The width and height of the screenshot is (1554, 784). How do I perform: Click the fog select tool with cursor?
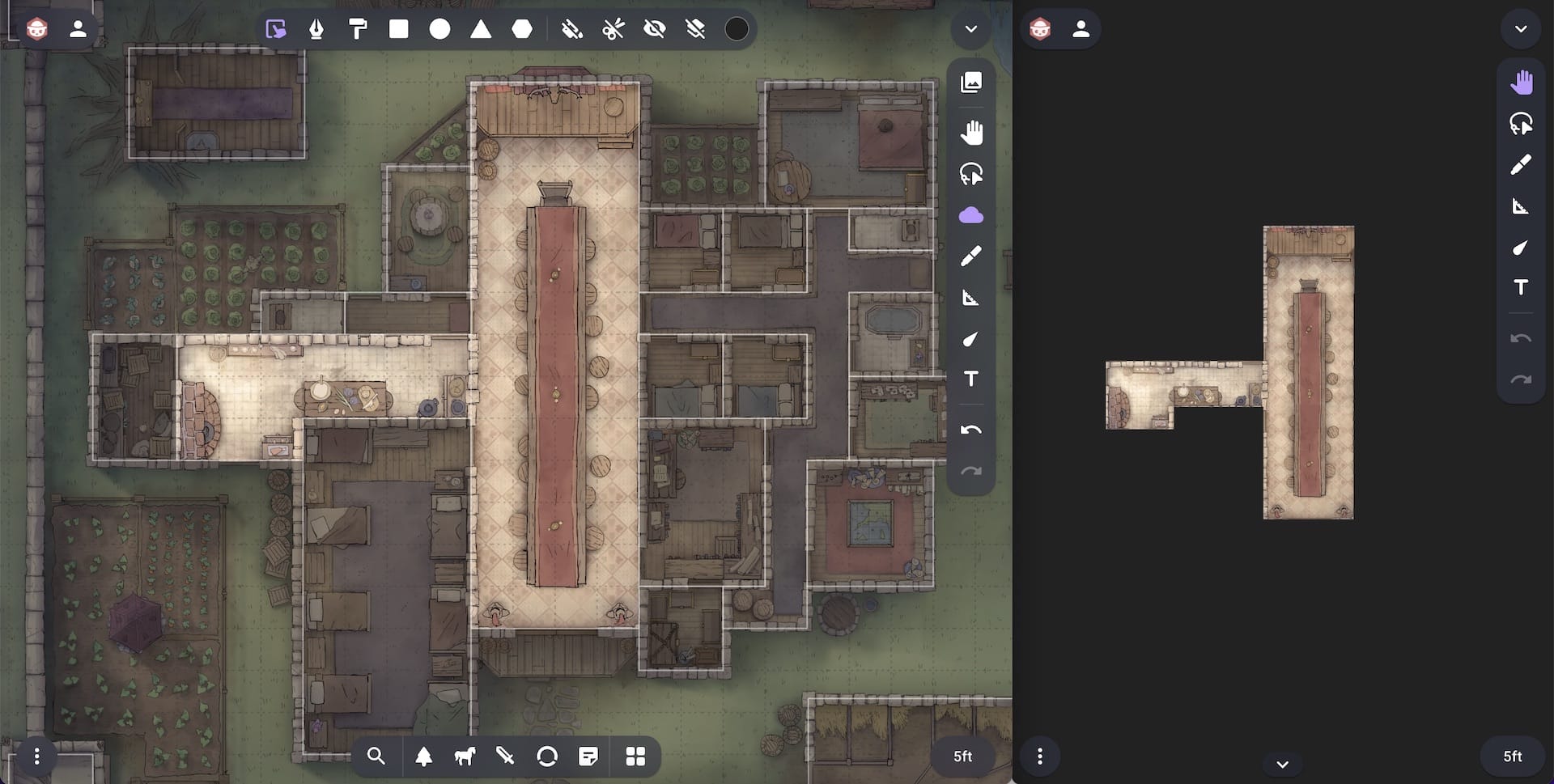pos(276,29)
